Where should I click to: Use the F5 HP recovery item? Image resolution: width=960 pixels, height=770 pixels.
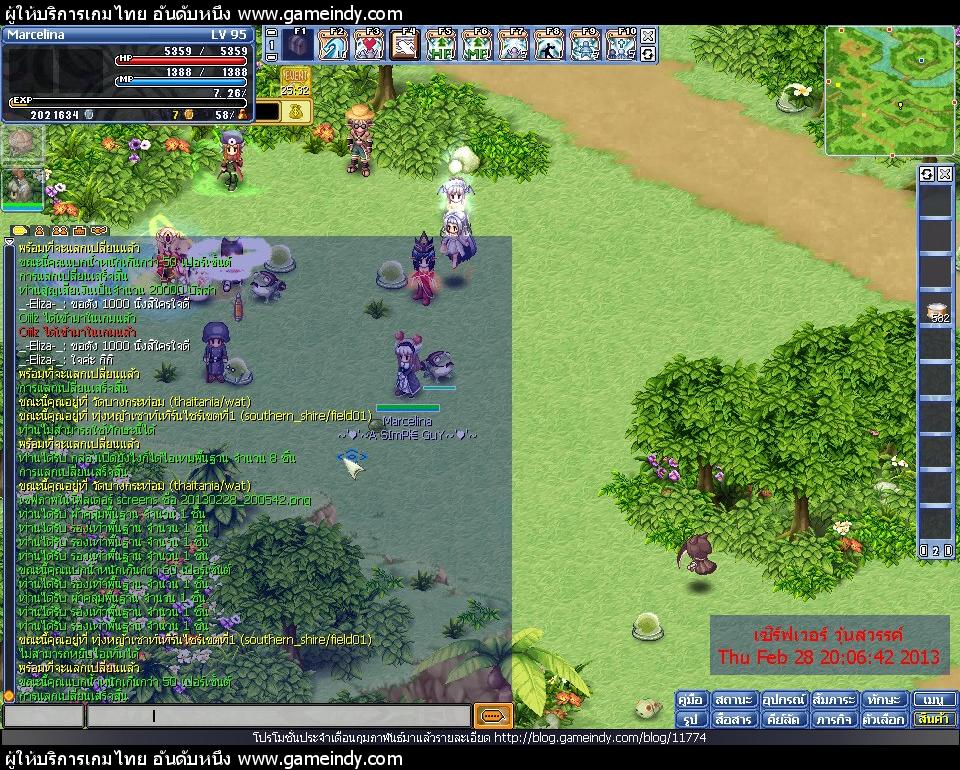pos(442,45)
